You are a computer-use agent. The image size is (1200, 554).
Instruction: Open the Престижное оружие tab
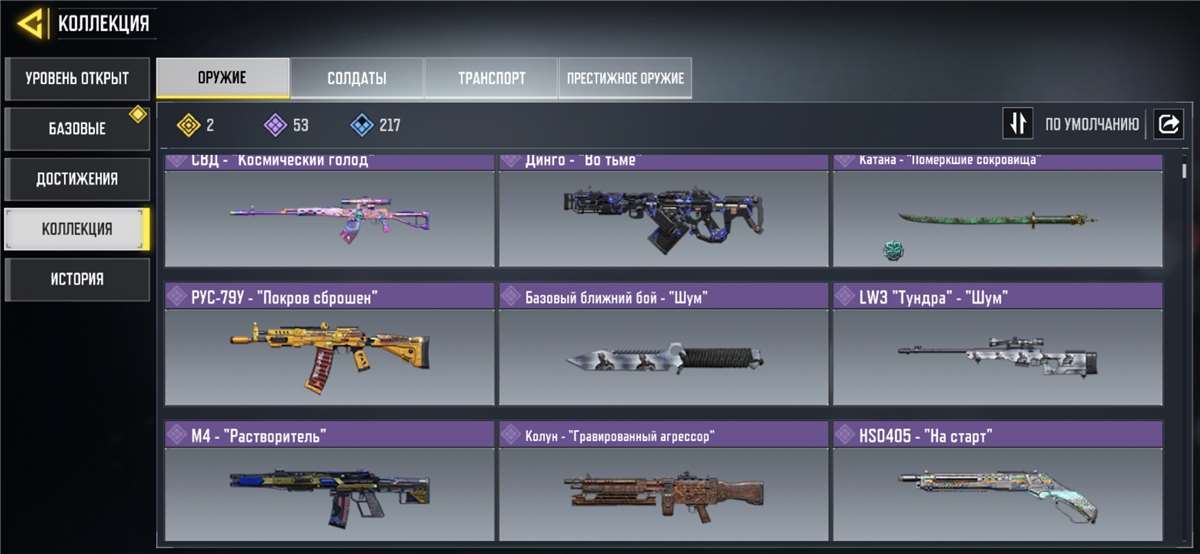(x=625, y=78)
